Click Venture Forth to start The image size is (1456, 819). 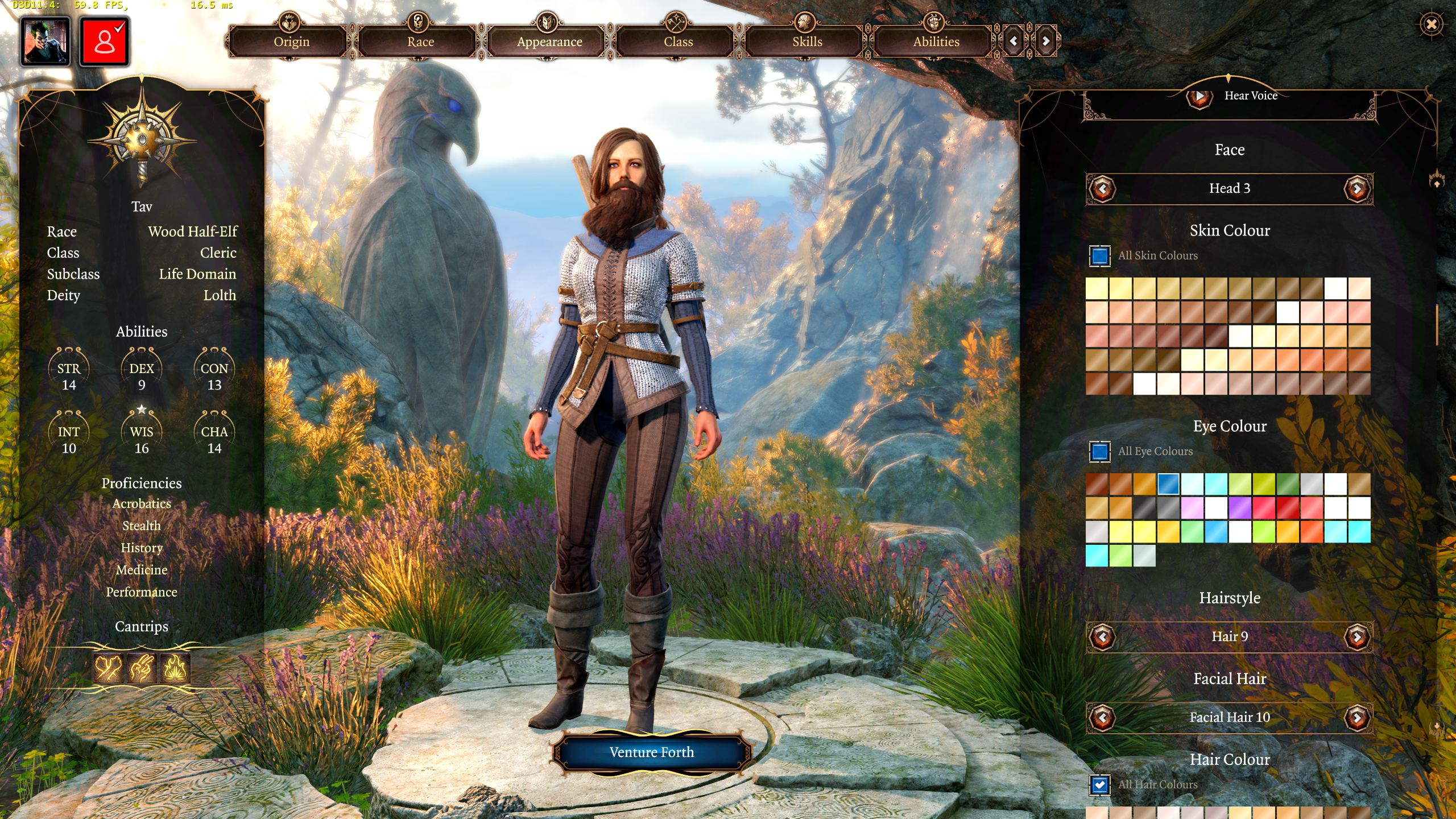coord(652,752)
